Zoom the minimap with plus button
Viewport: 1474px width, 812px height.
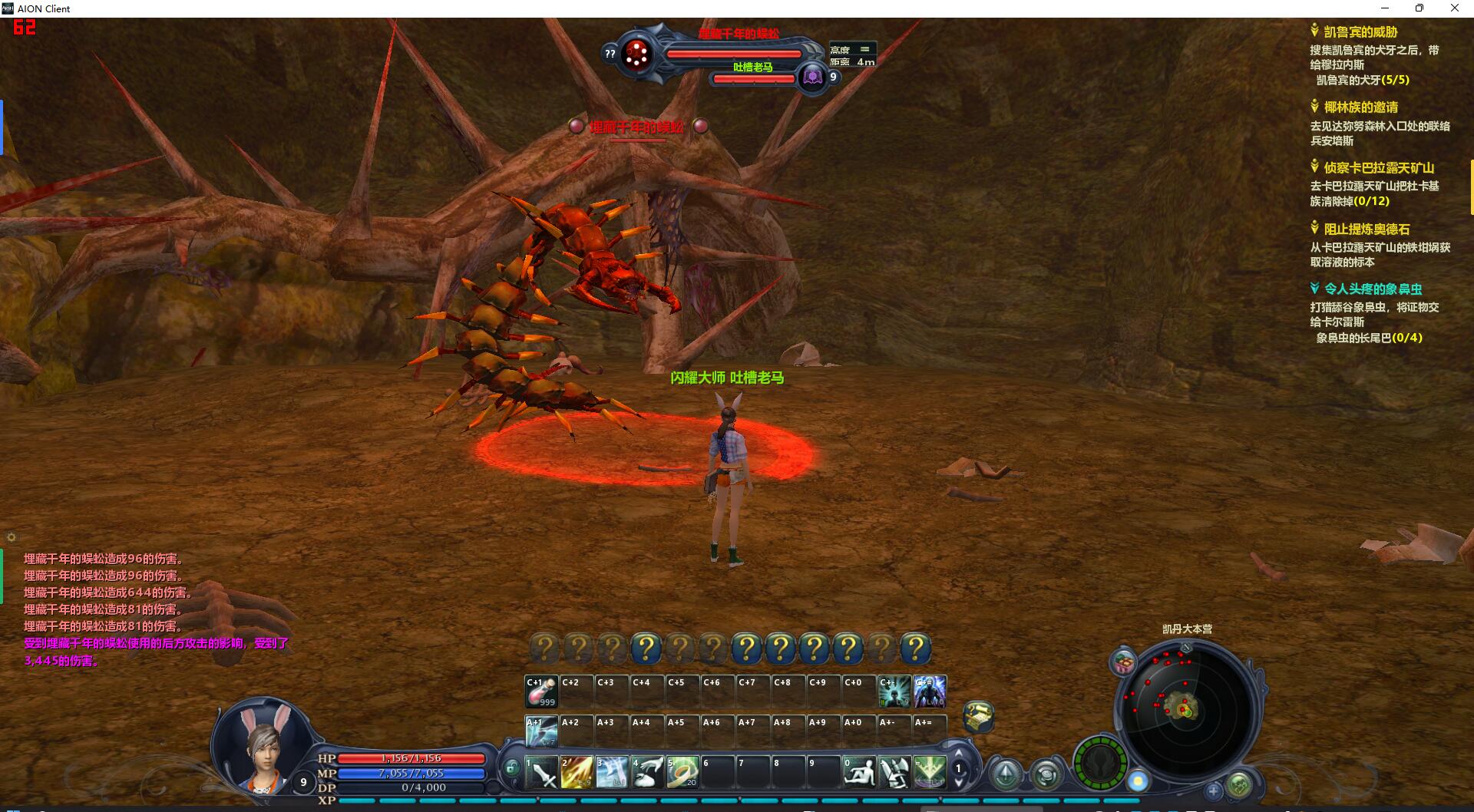[x=1213, y=790]
